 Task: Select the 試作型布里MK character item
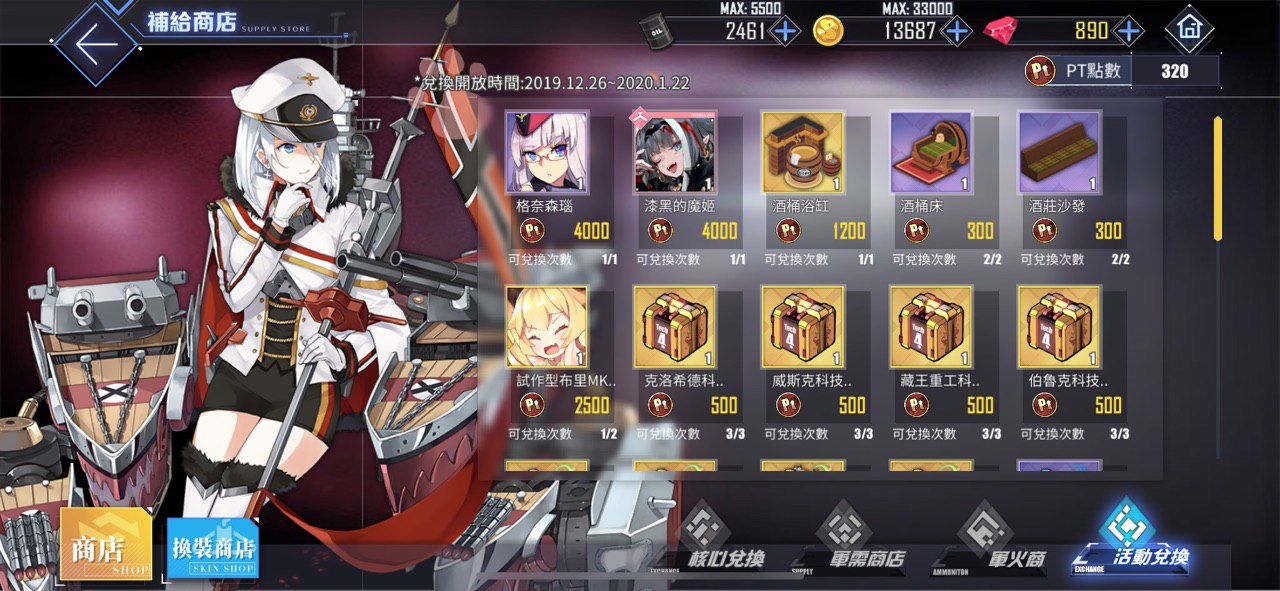coord(547,327)
